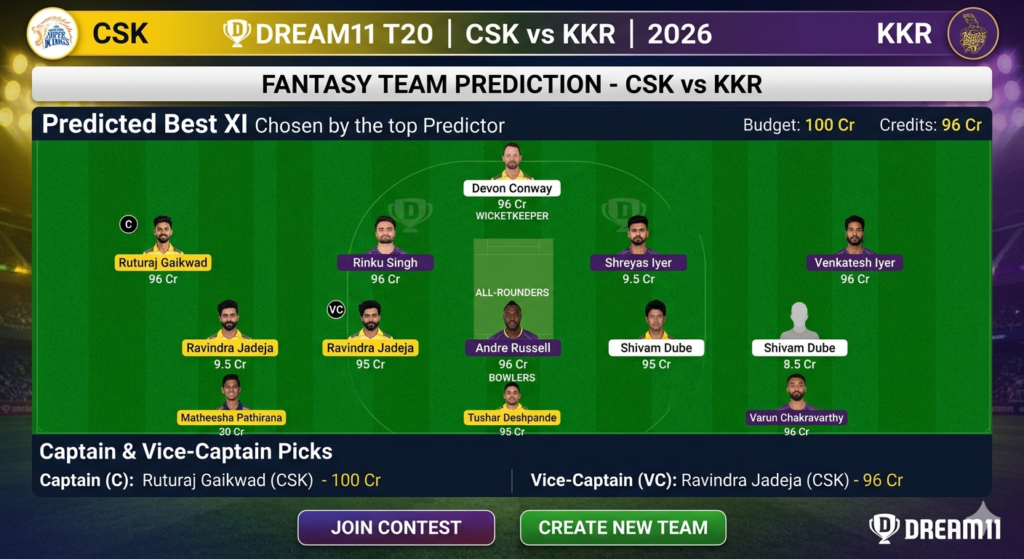The image size is (1024, 559).
Task: Choose Venkatesh Iyer on the field
Action: (854, 262)
